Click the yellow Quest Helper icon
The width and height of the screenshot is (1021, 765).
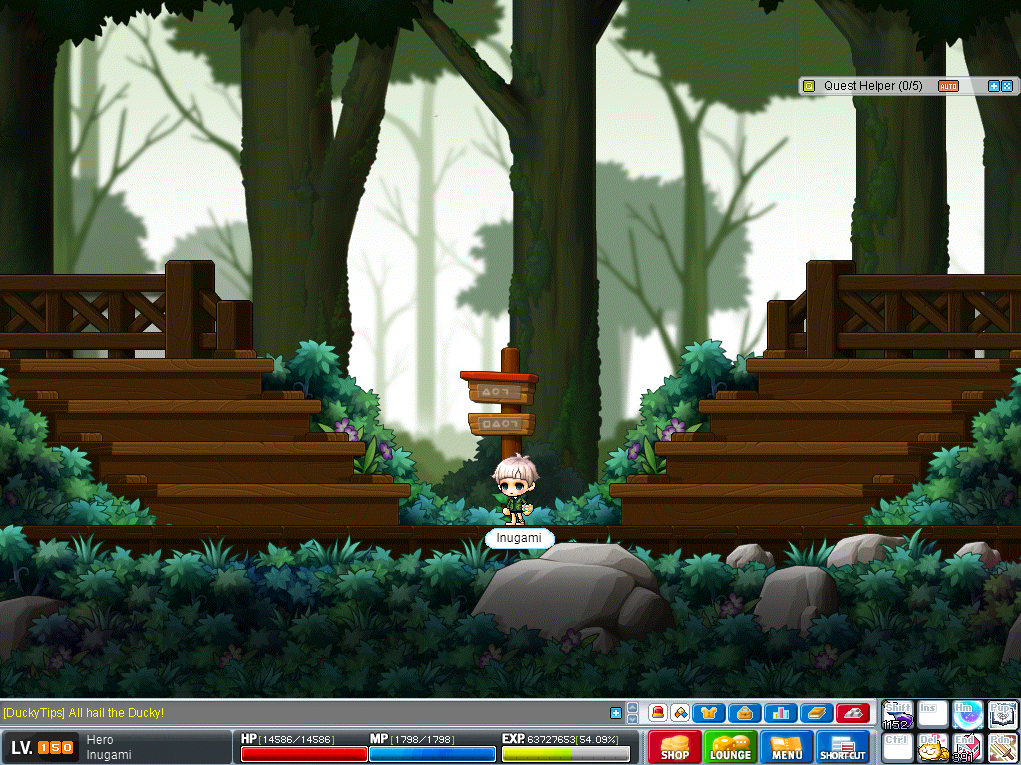tap(809, 86)
